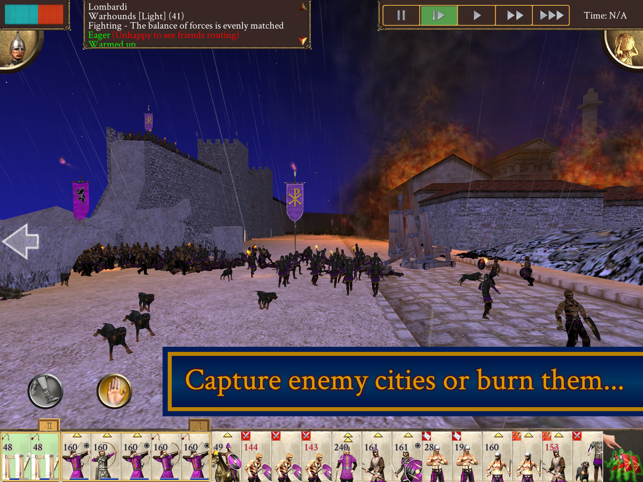
Task: Click the red and teal balance bar
Action: [35, 15]
